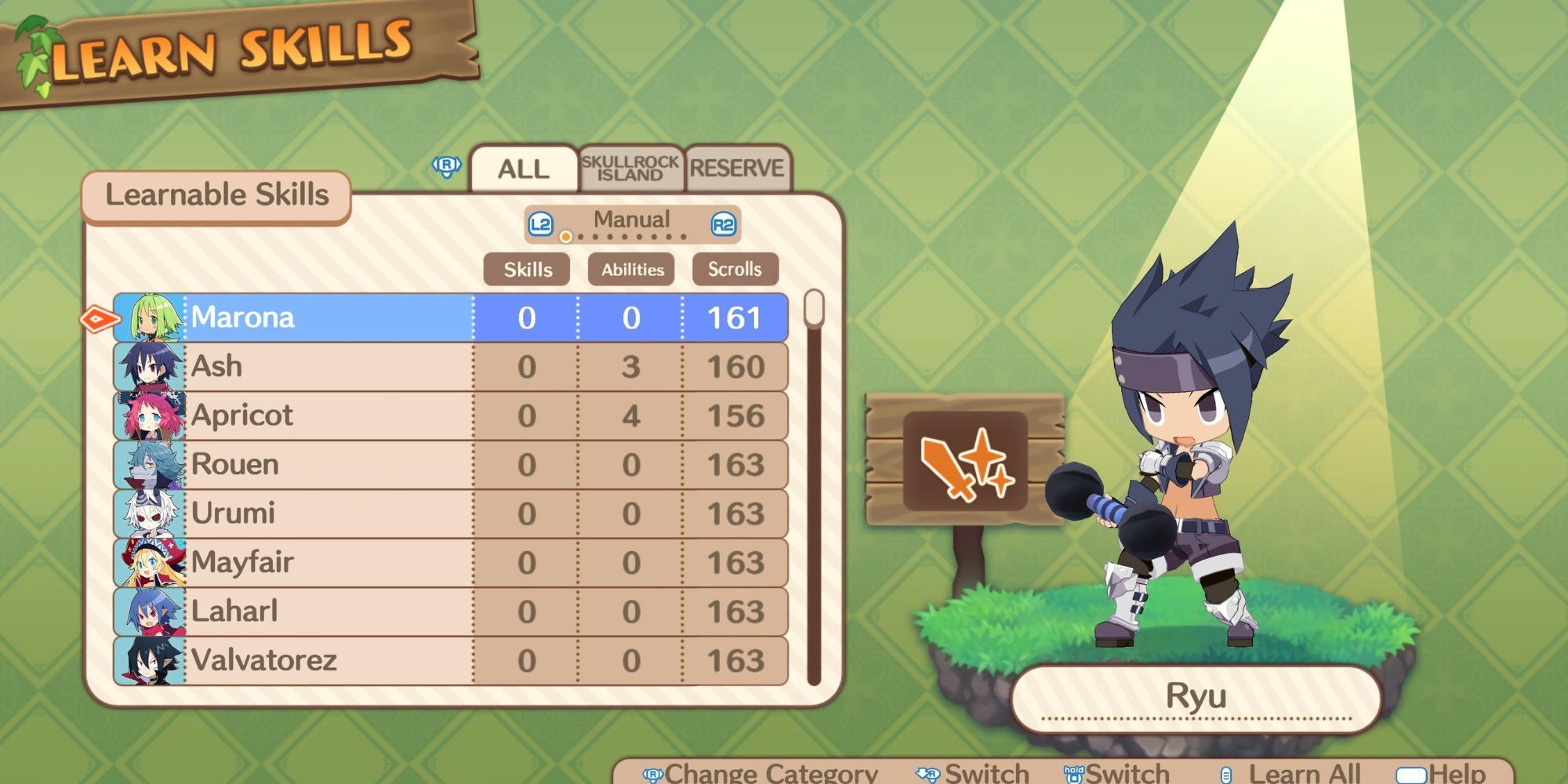Switch to the ALL tab
The image size is (1568, 784).
click(524, 169)
